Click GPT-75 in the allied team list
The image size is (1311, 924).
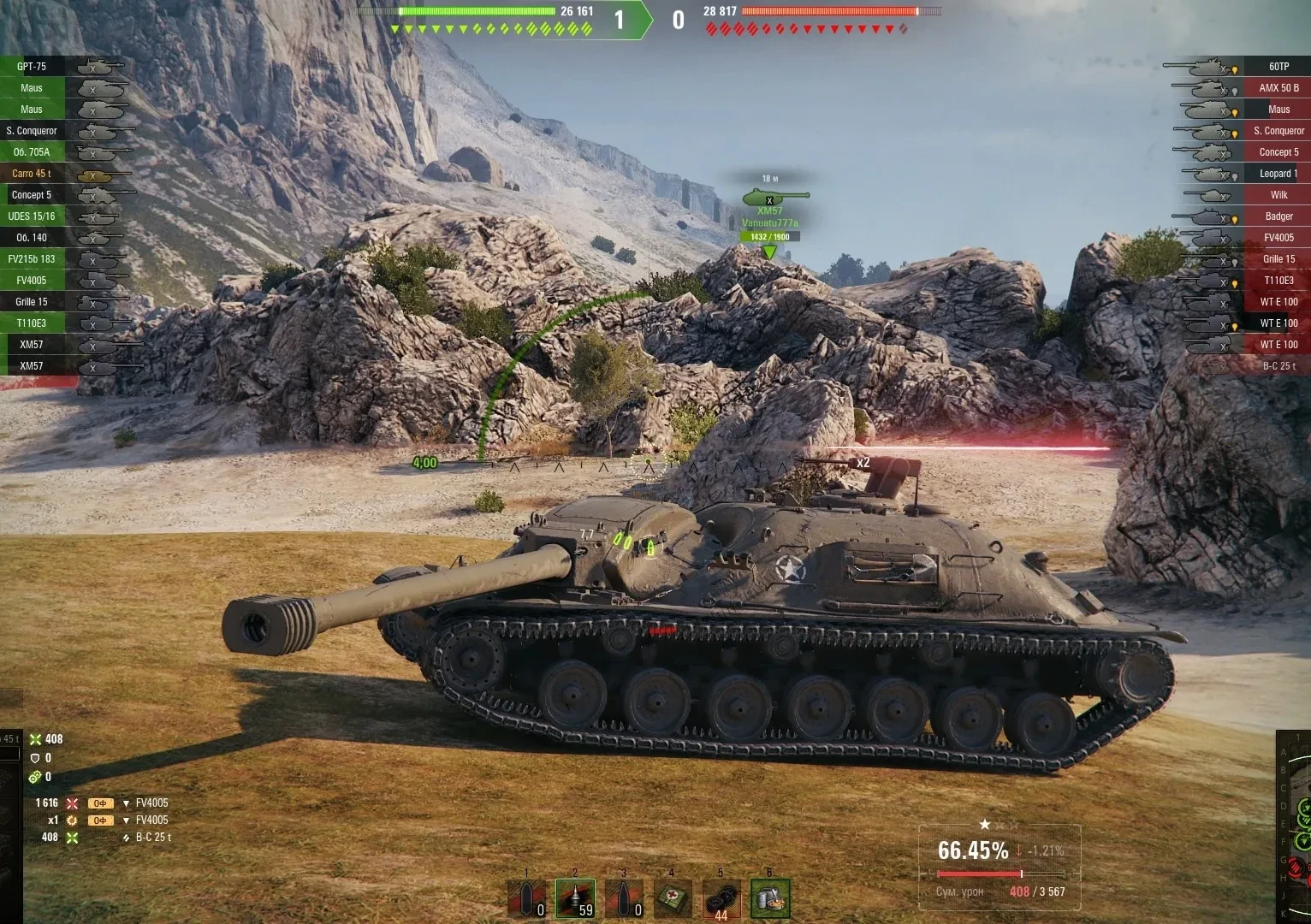[32, 67]
